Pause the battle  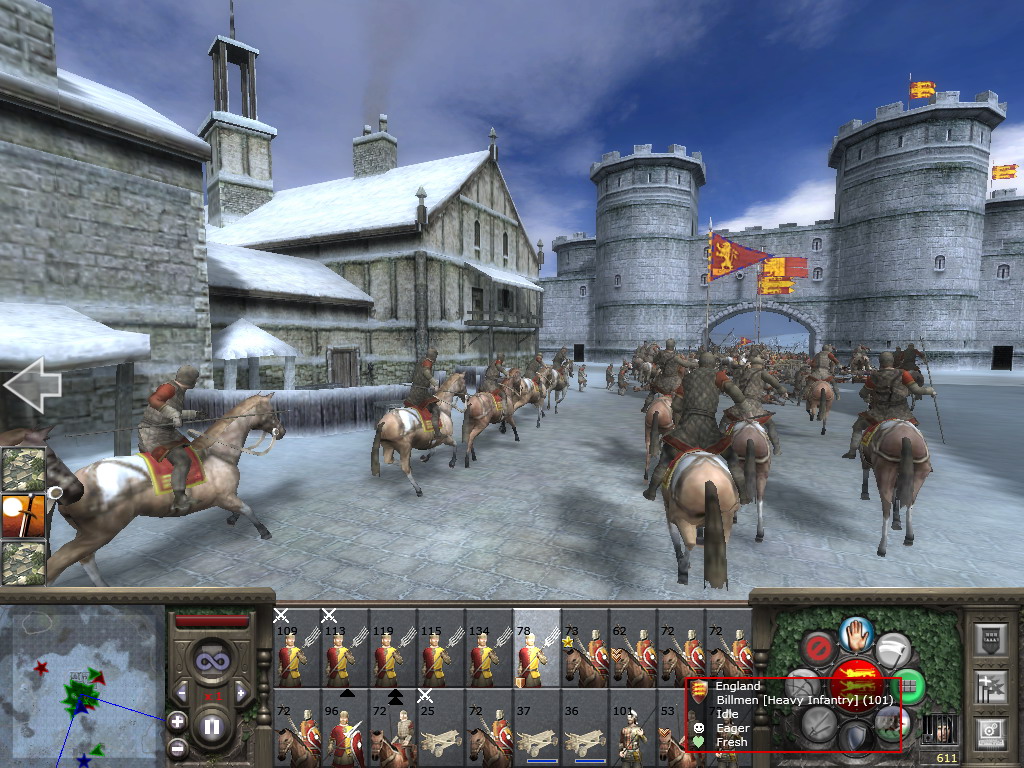click(212, 726)
